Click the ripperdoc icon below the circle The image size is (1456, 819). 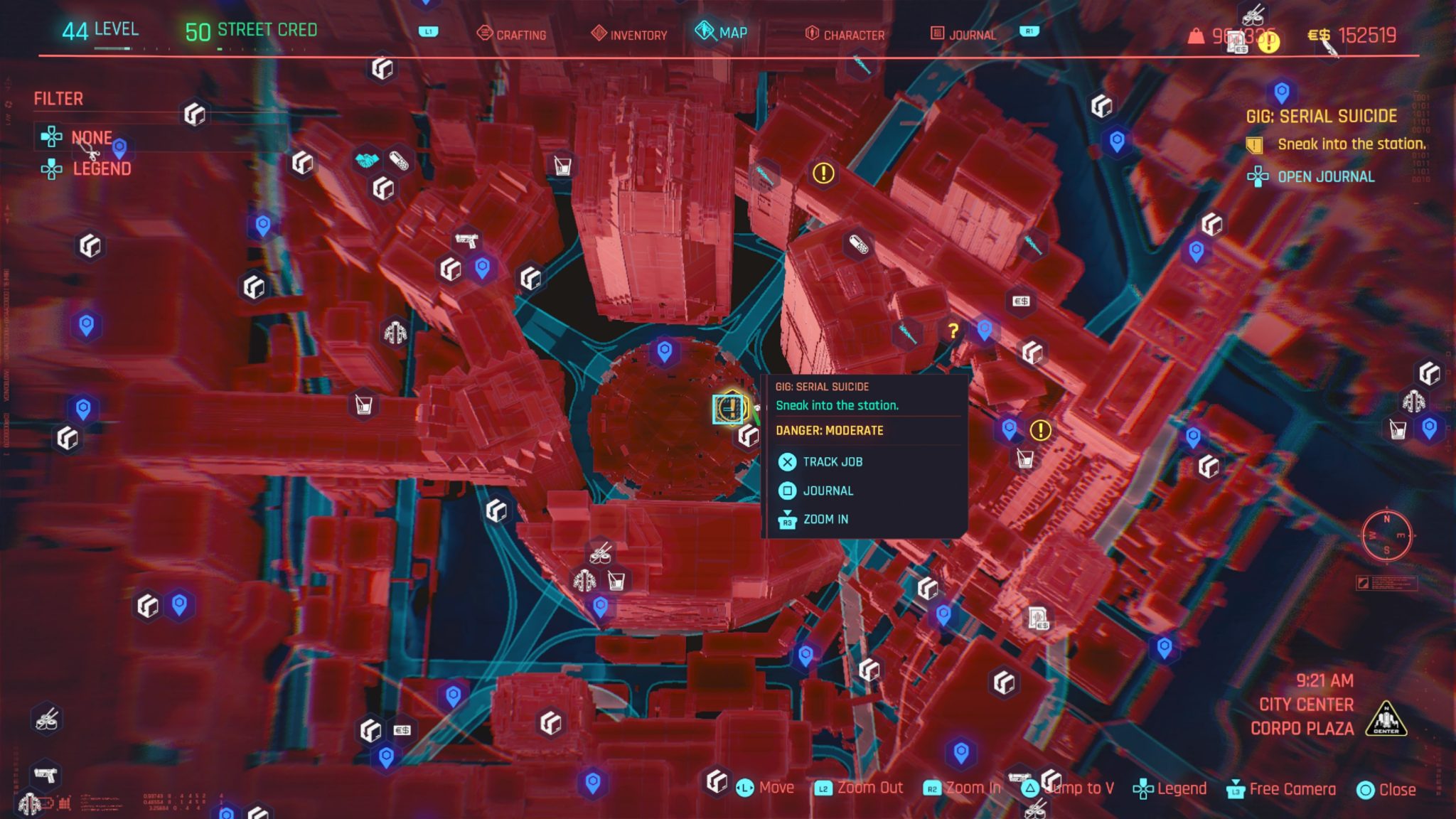coord(584,582)
